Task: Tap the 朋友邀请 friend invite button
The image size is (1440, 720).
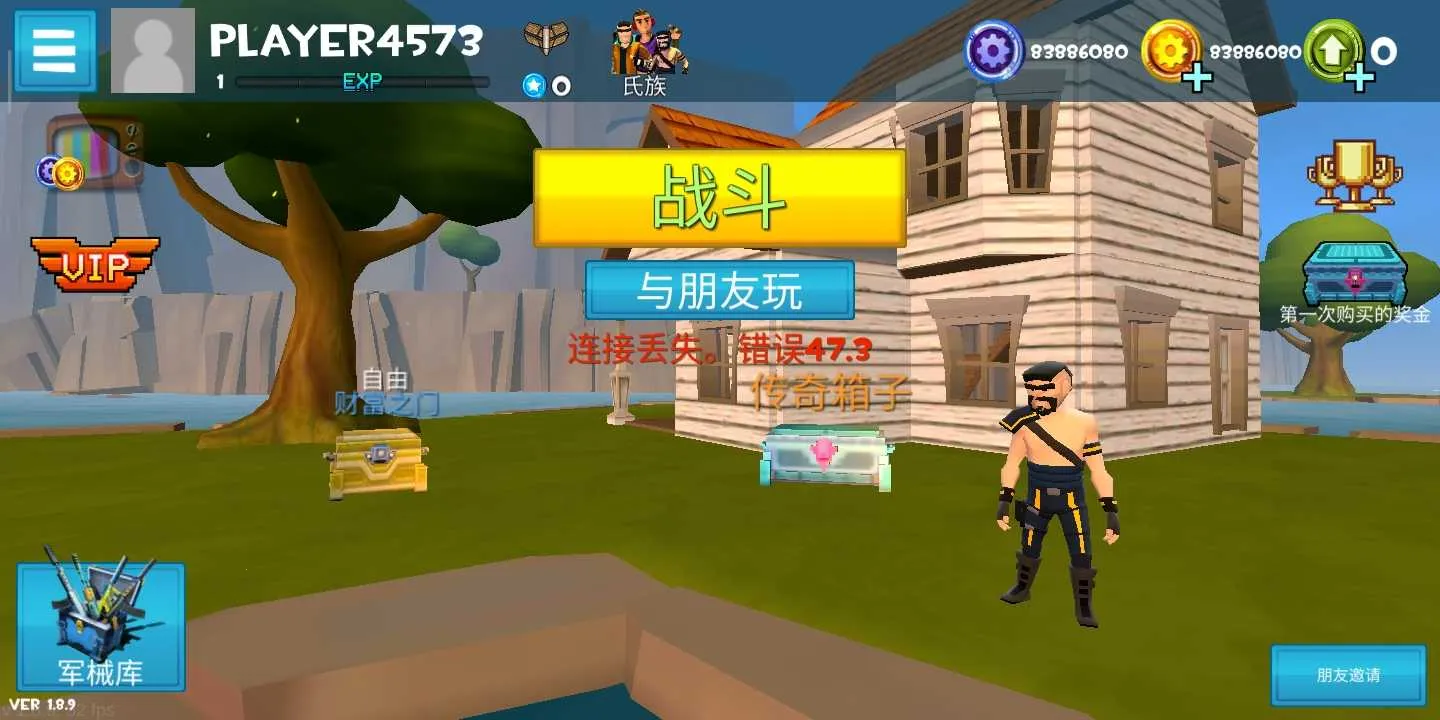Action: (x=1347, y=676)
